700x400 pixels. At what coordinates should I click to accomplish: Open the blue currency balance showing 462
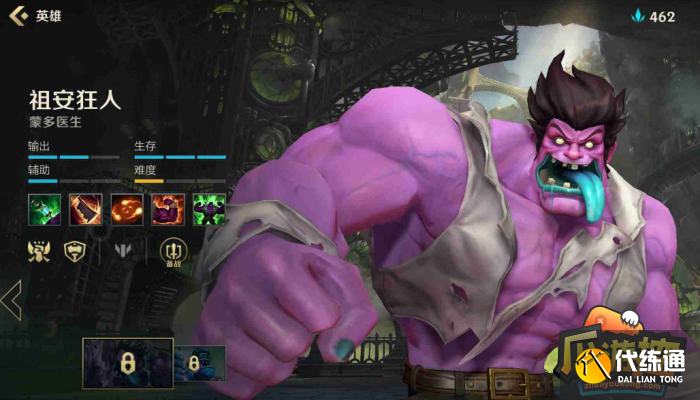652,16
